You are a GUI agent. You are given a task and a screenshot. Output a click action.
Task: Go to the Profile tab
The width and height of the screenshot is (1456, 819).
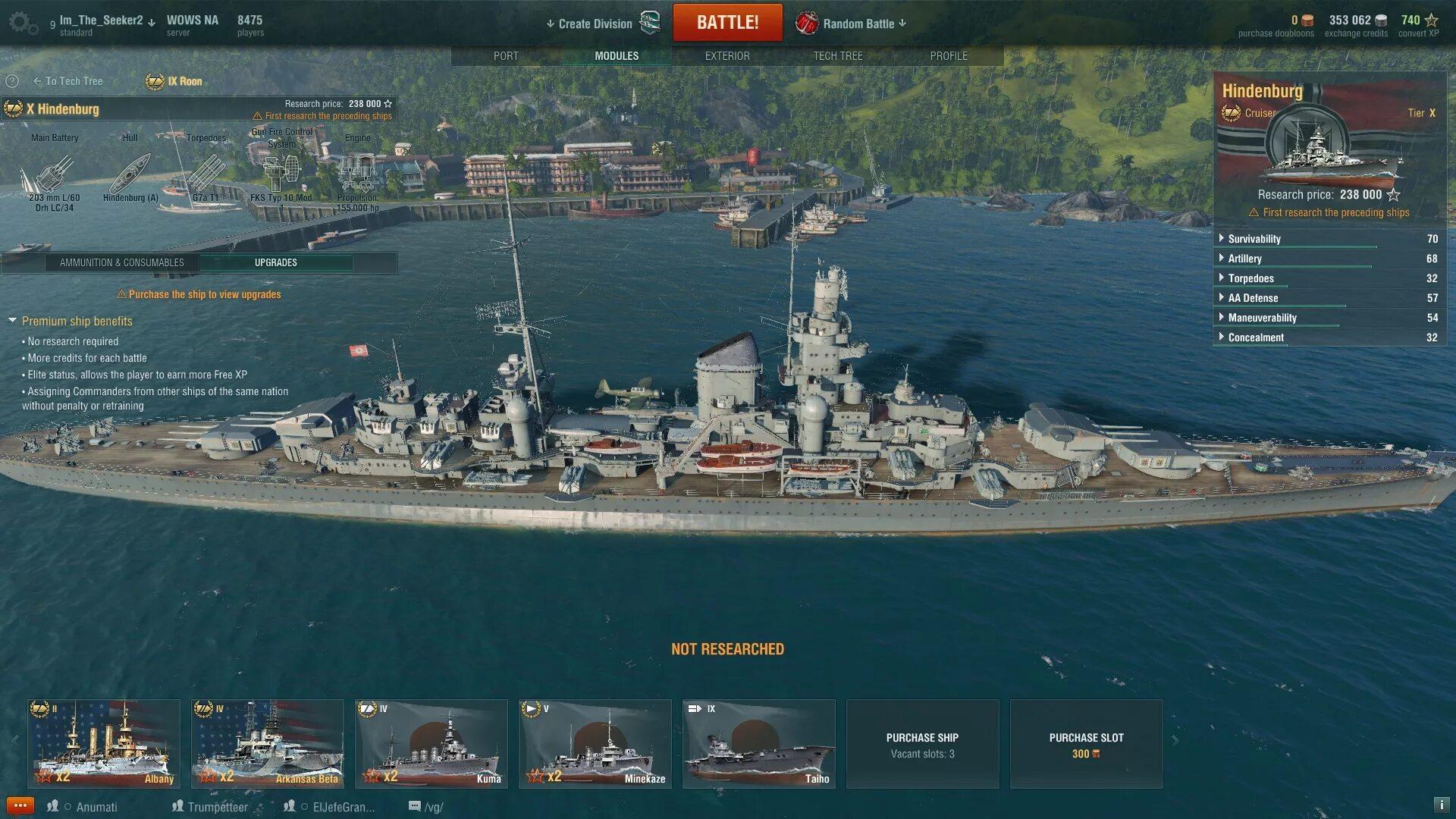point(949,56)
